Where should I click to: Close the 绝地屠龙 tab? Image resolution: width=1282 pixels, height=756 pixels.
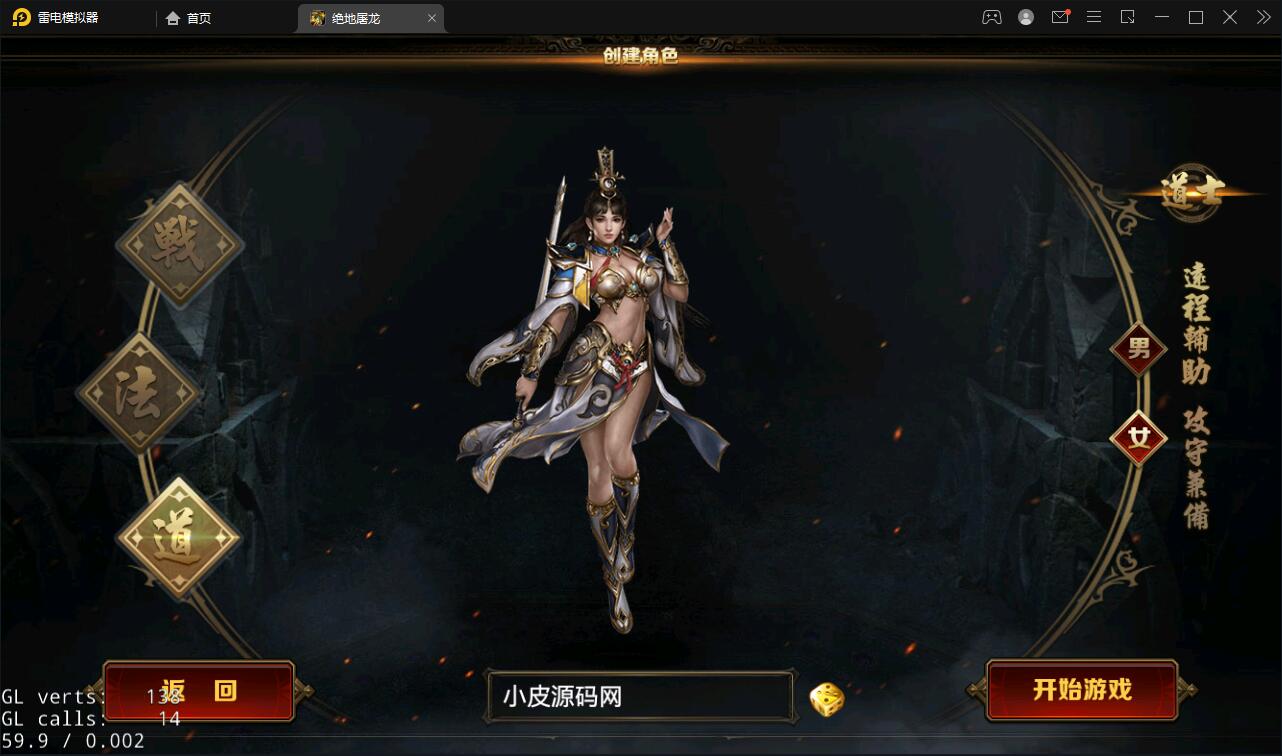coord(432,17)
